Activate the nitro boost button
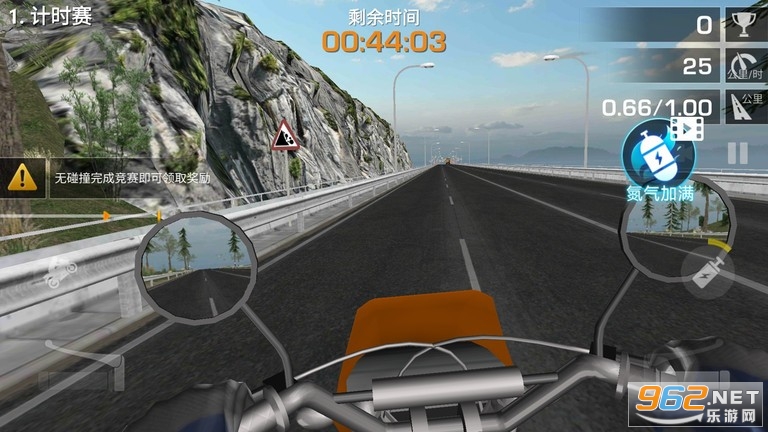This screenshot has height=432, width=768. click(707, 271)
